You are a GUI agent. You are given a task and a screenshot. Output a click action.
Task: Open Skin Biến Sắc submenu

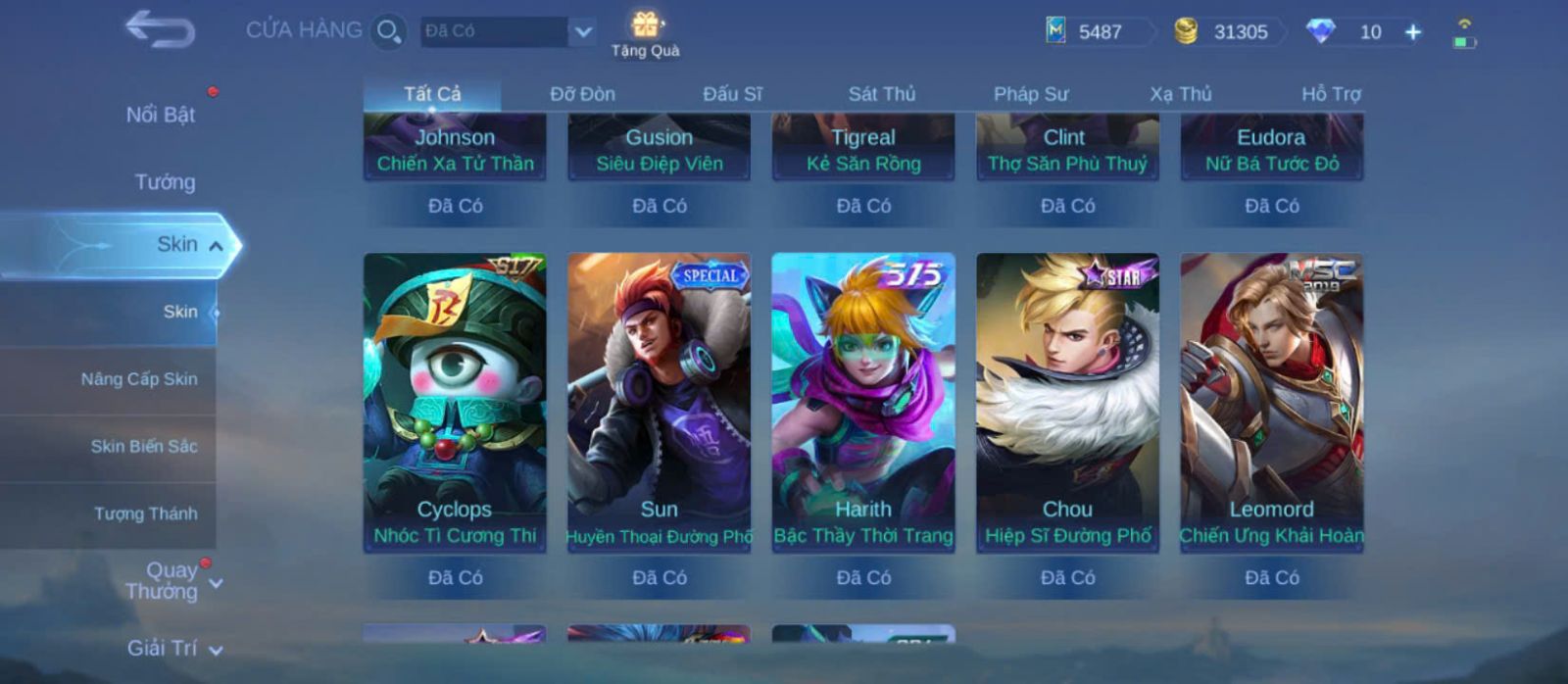143,447
